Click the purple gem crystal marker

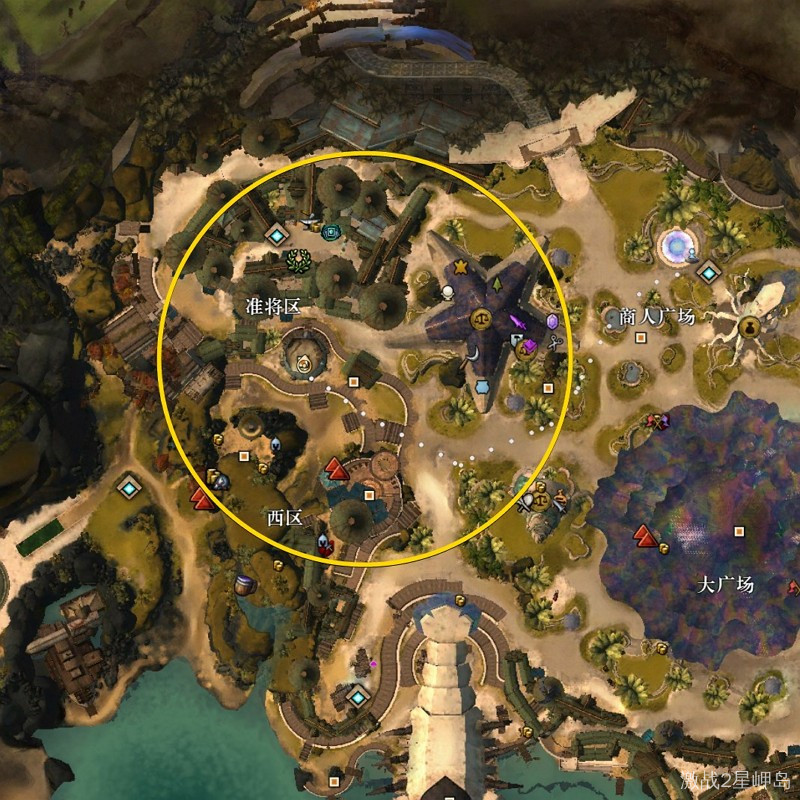tap(551, 322)
